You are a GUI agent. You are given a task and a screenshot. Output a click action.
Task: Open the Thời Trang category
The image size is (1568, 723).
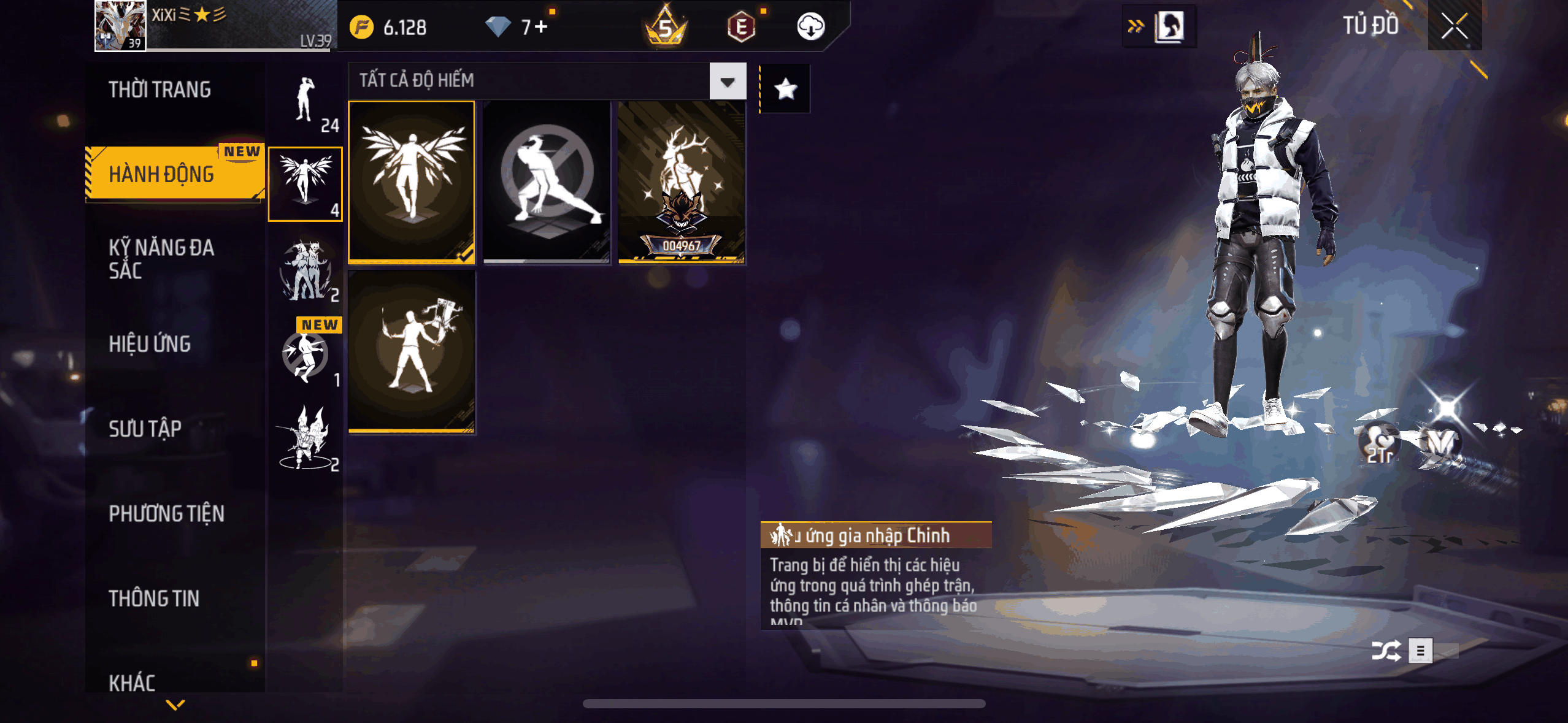[x=160, y=90]
